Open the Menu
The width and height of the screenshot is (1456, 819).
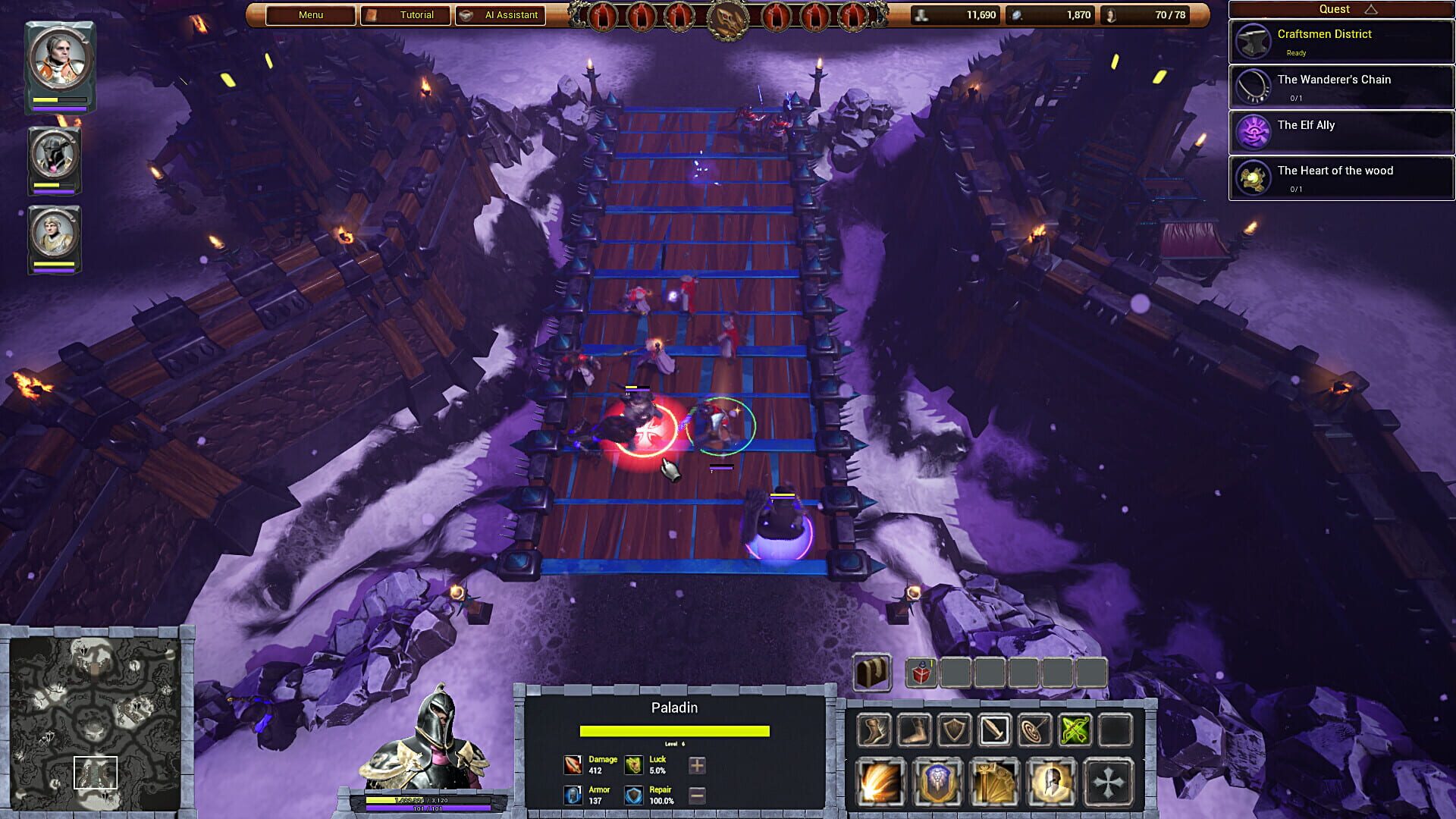pos(309,14)
